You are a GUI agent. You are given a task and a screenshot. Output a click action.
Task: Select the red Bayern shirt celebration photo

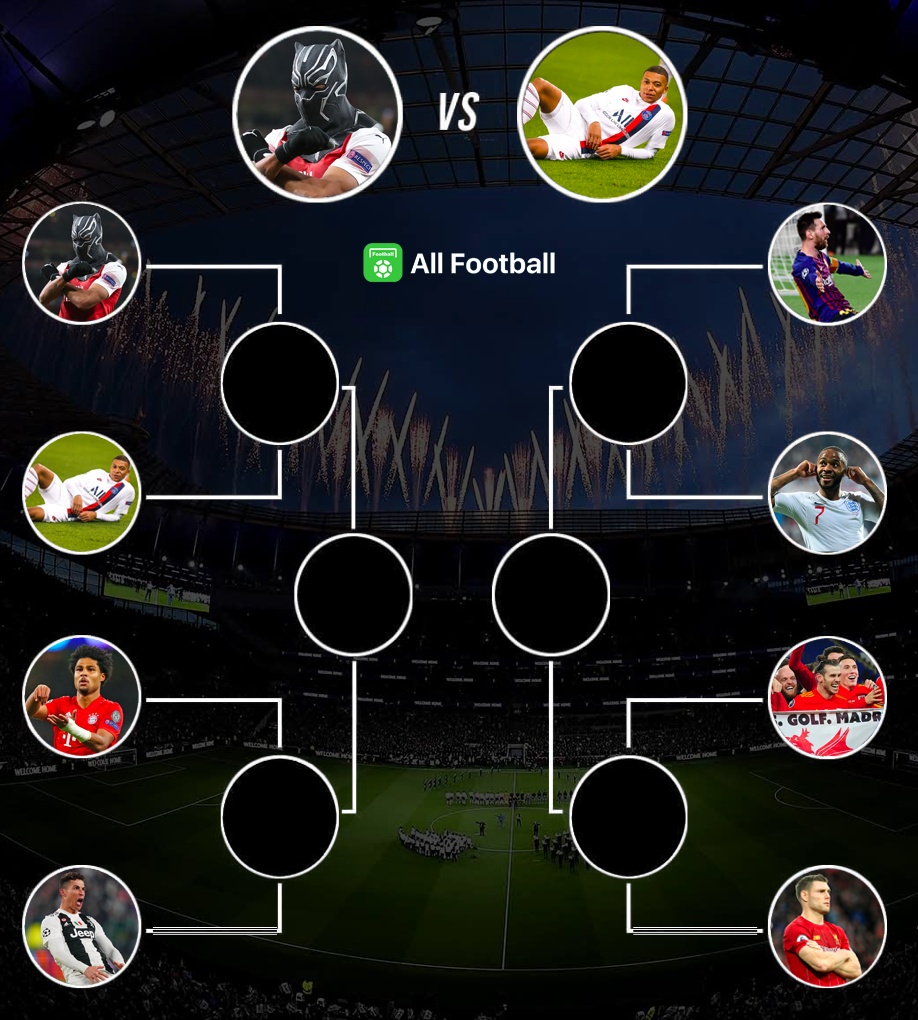coord(82,697)
